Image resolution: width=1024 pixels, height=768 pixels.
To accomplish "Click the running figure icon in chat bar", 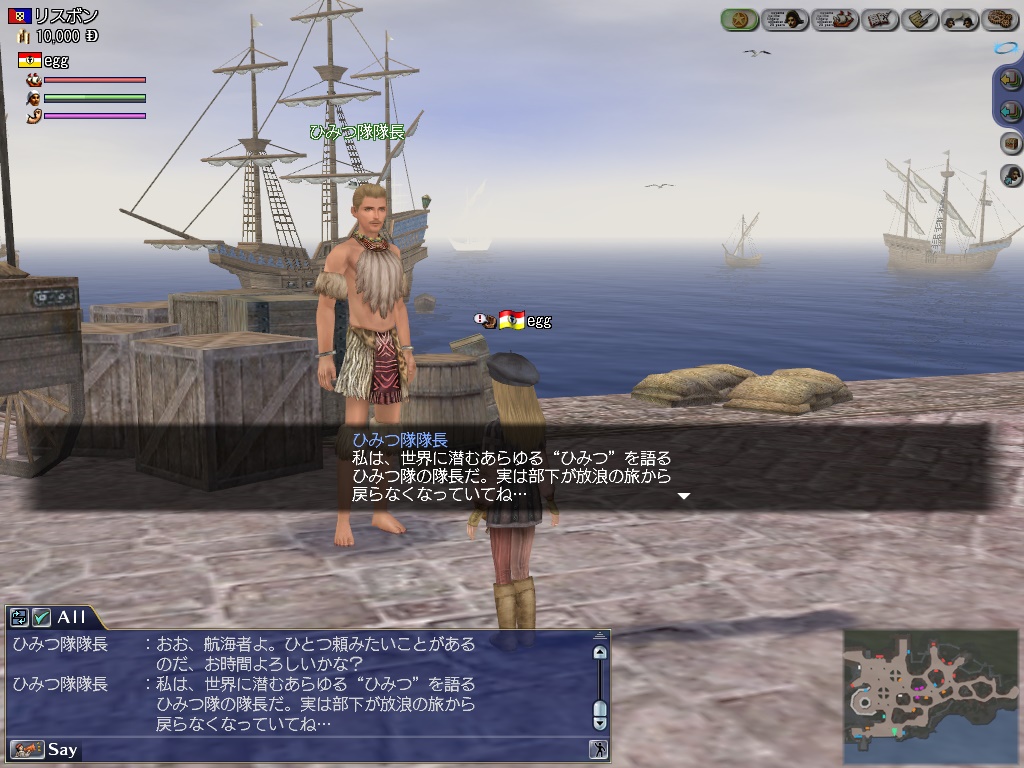I will [598, 749].
